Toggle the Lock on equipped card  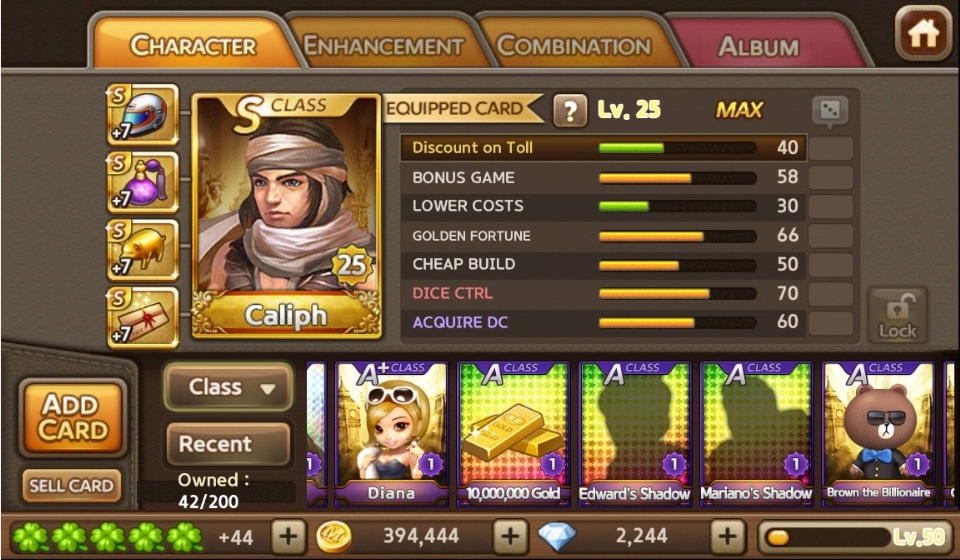coord(897,315)
